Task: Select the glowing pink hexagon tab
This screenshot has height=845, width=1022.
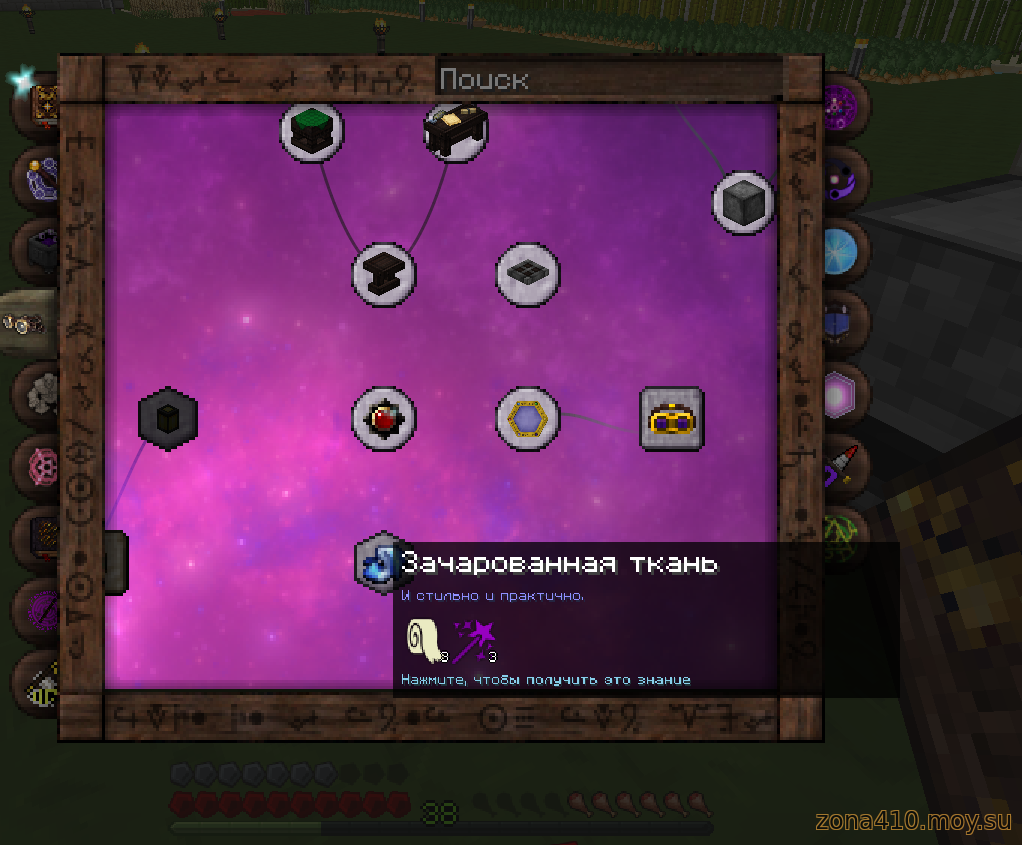Action: [838, 393]
